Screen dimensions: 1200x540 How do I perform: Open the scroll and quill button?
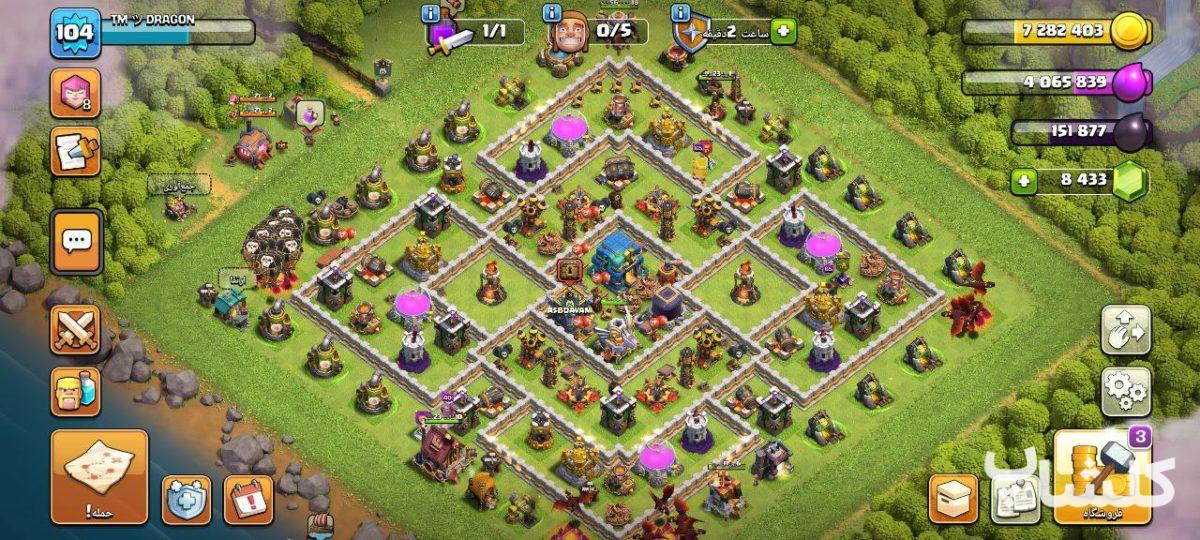[76, 152]
